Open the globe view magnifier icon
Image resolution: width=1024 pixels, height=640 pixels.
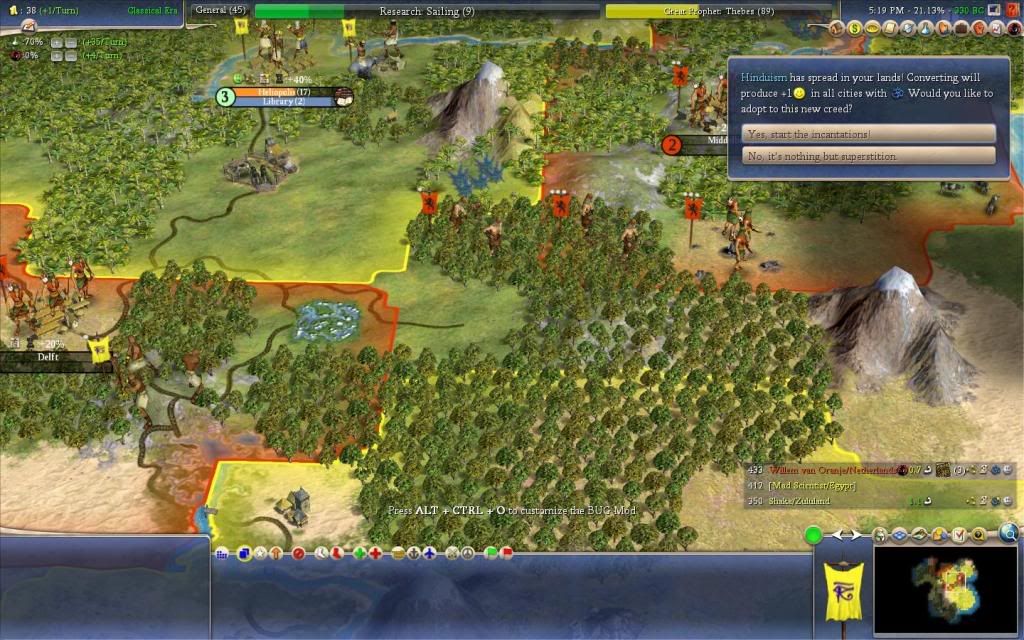pyautogui.click(x=1008, y=534)
